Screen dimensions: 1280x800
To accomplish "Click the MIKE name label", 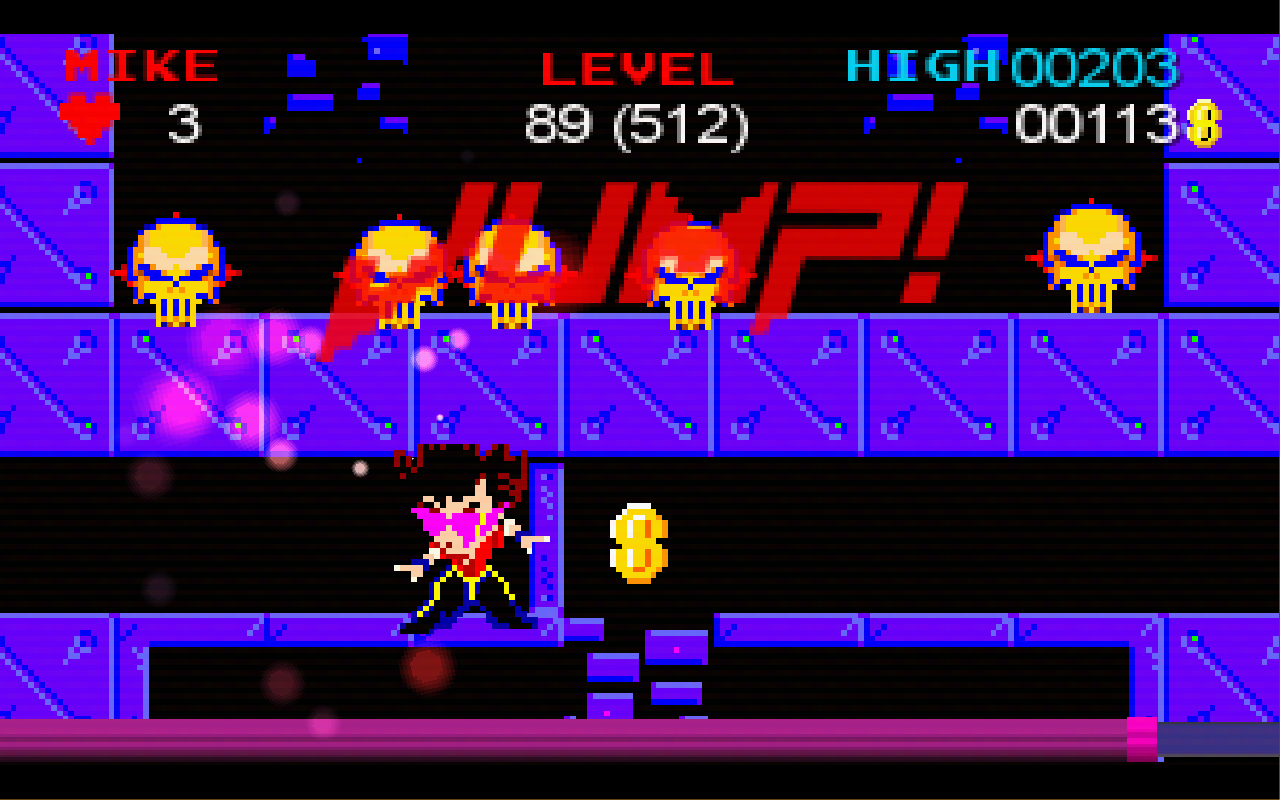I will point(140,65).
